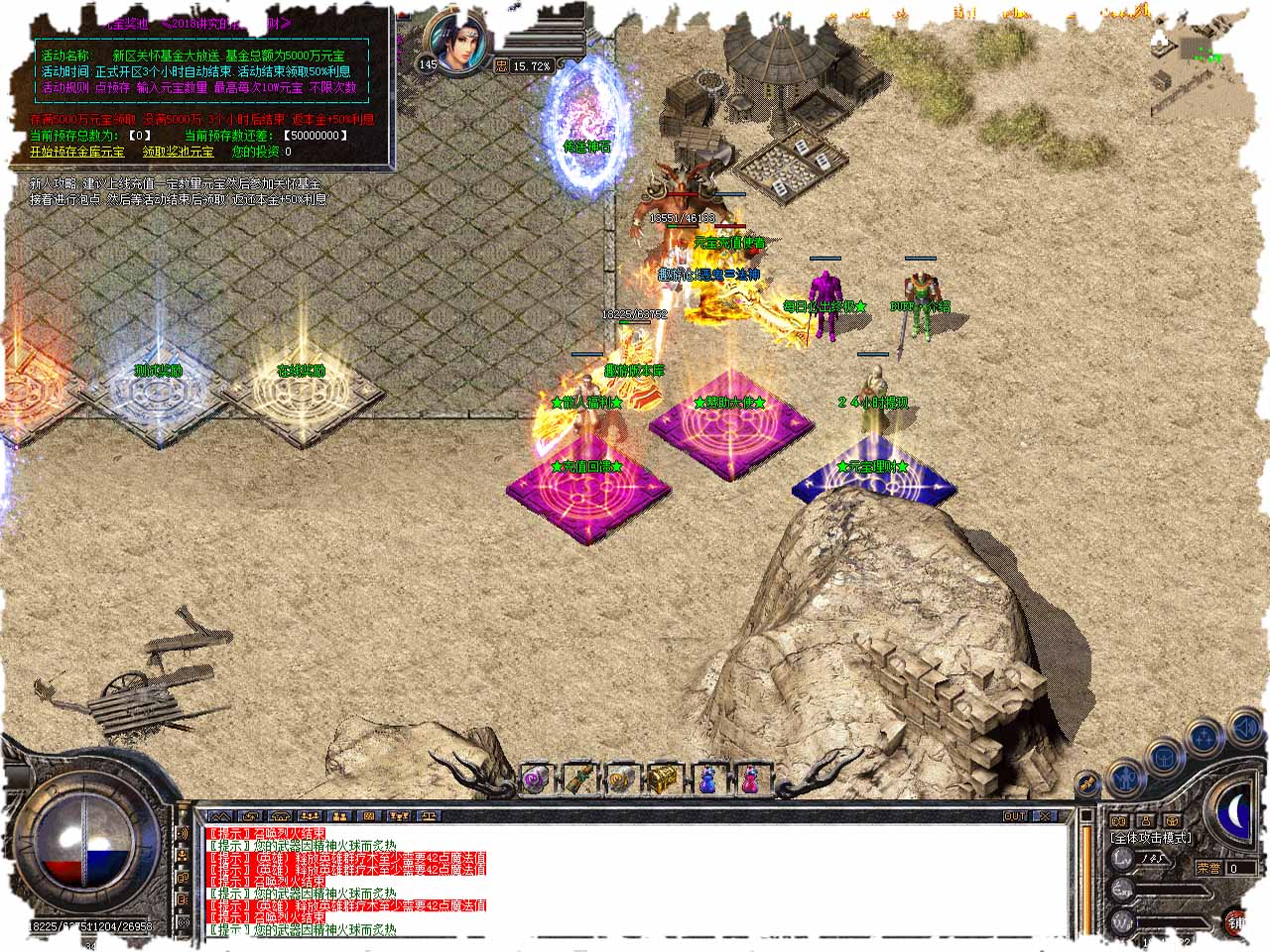The width and height of the screenshot is (1270, 952).
Task: Open the red '铺' shop button
Action: point(1236,922)
